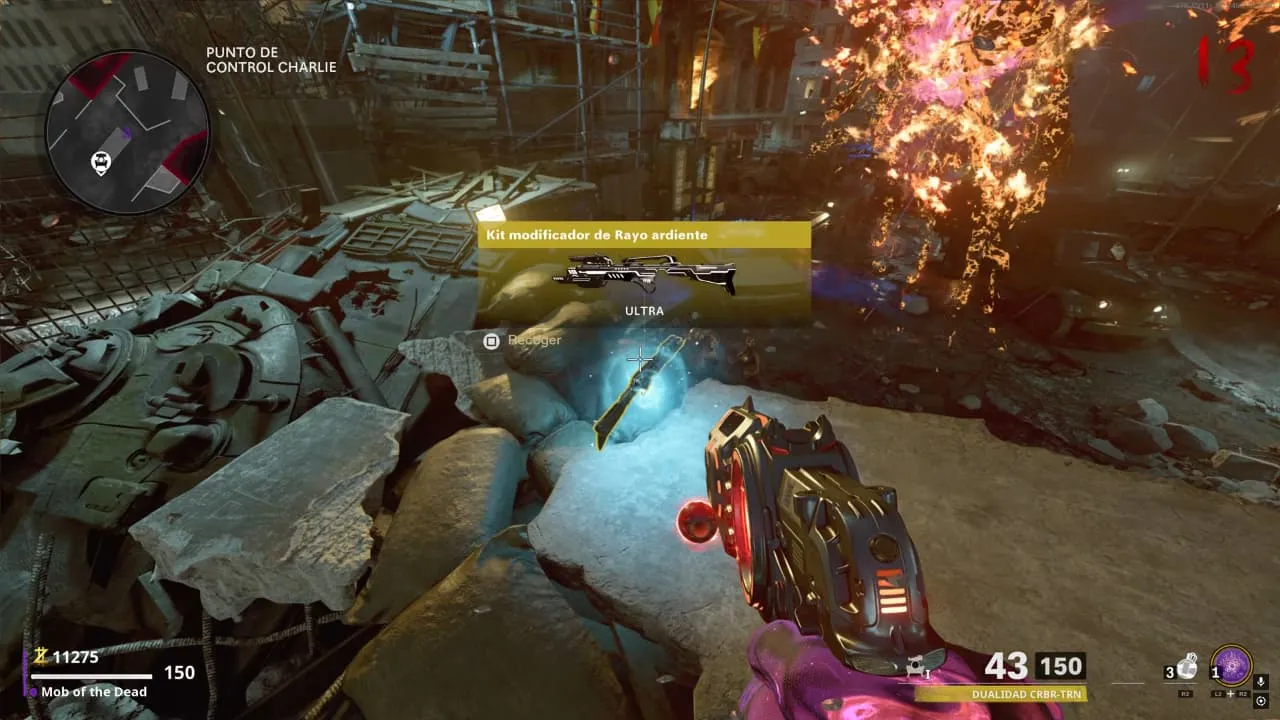Click the DUALIDAD CRBR-TRN weapon label
1280x720 pixels.
pyautogui.click(x=1017, y=694)
